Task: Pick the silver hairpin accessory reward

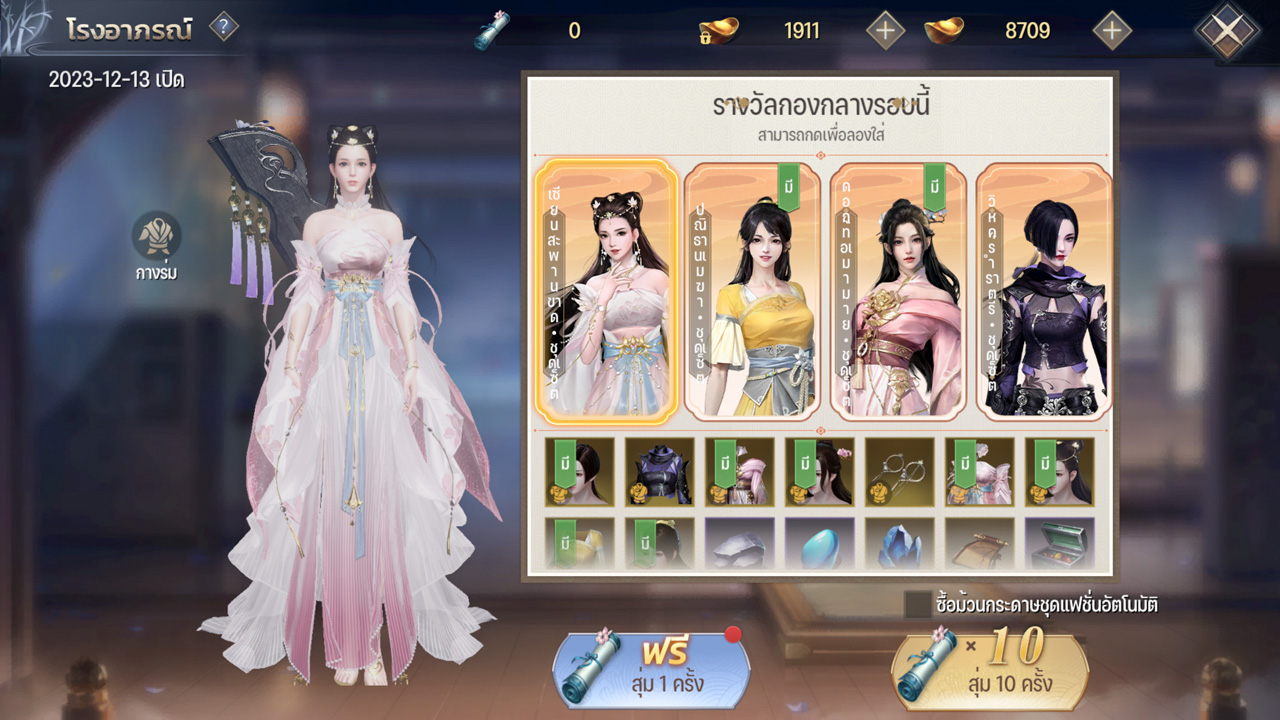Action: (x=900, y=471)
